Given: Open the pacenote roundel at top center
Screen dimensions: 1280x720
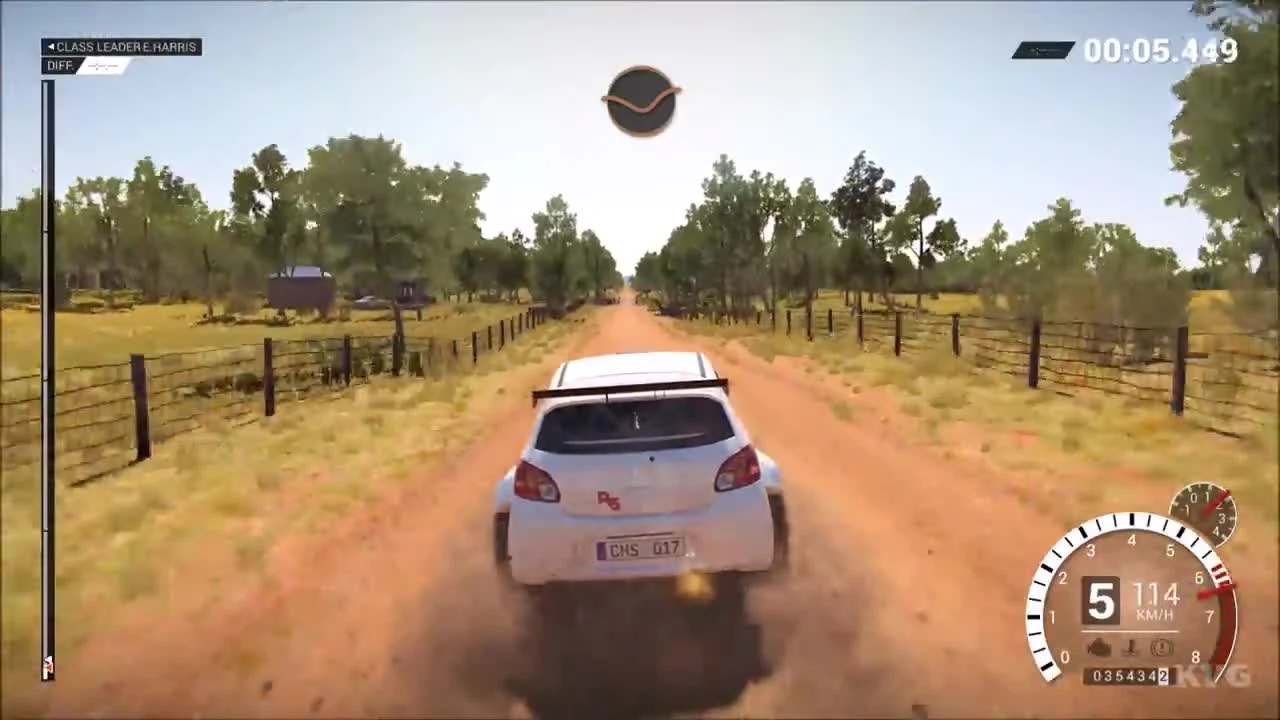Looking at the screenshot, I should (641, 99).
